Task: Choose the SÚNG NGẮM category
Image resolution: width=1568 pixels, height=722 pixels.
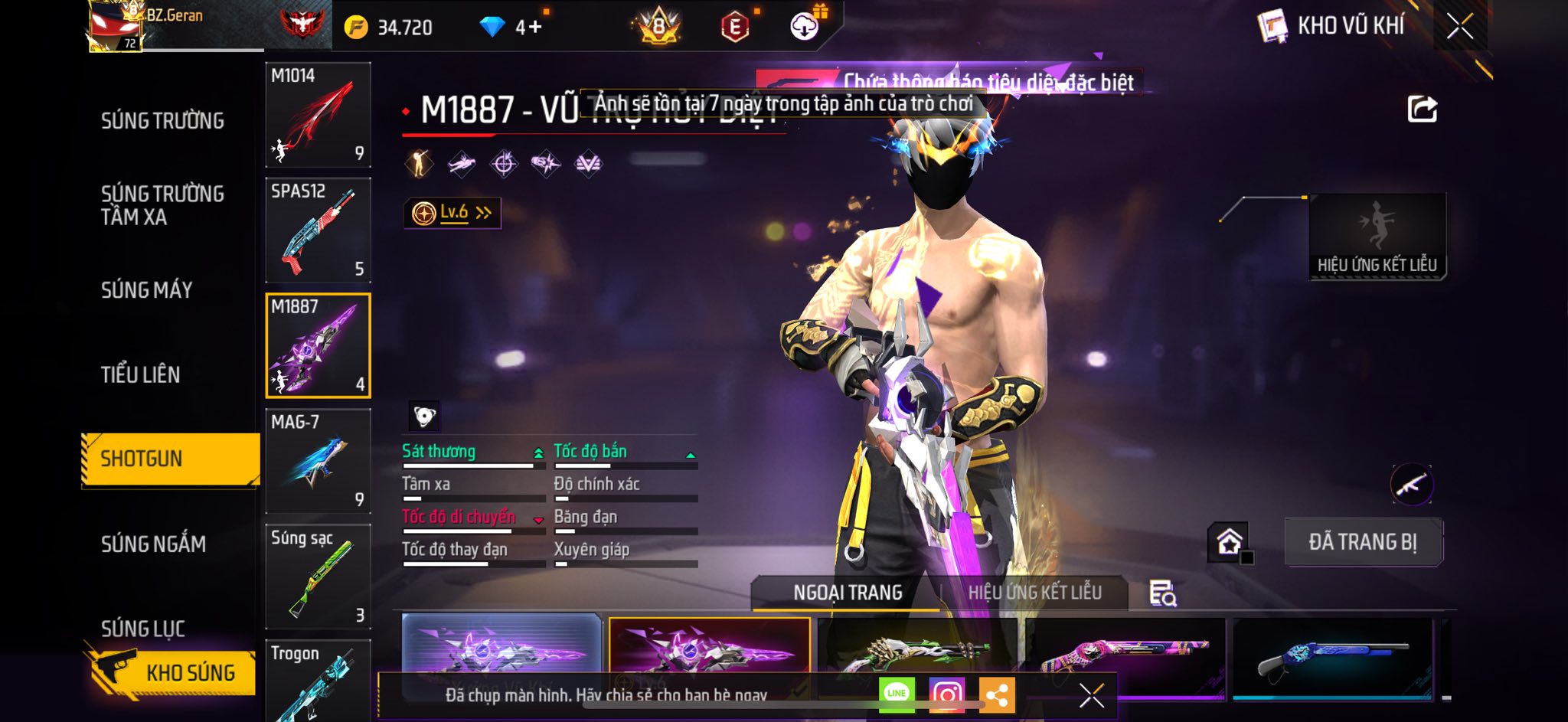Action: pos(153,544)
